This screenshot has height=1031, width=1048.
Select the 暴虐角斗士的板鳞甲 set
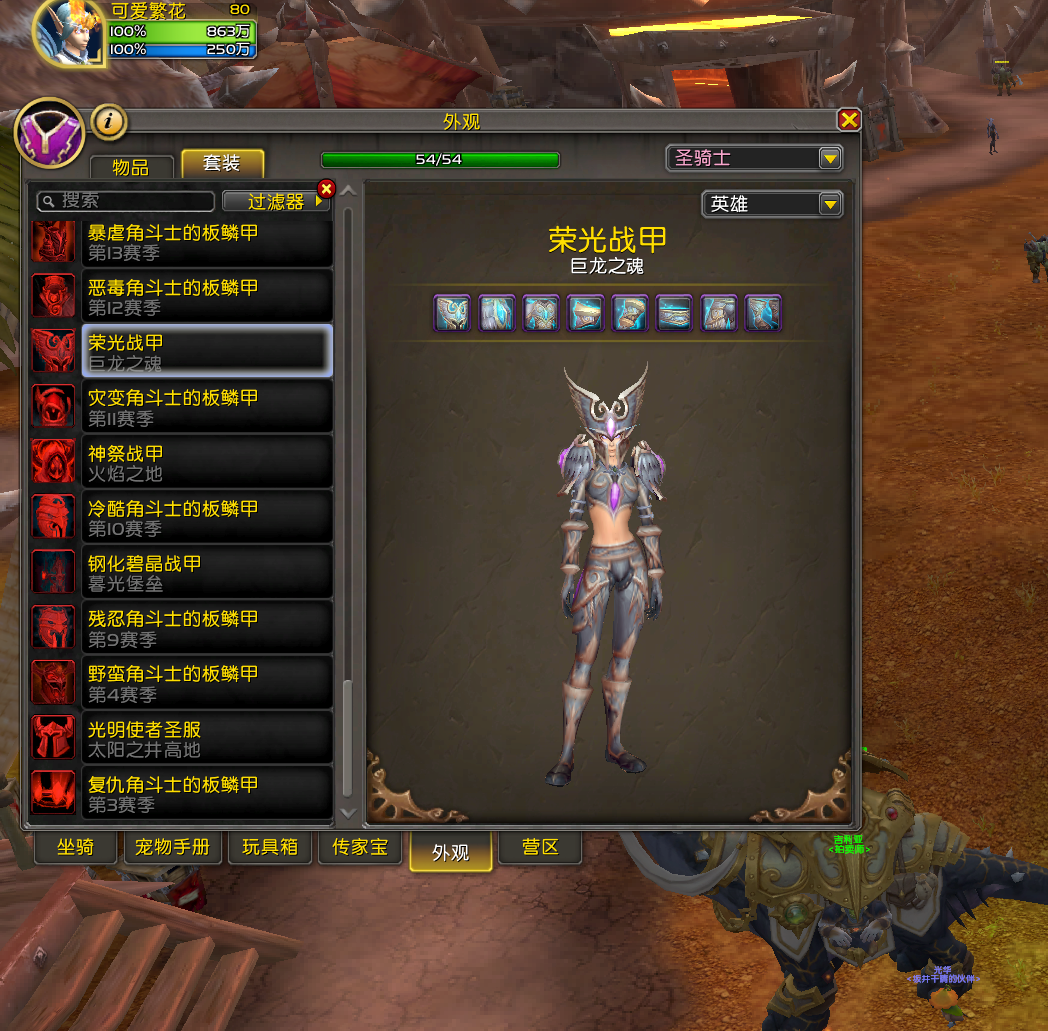point(206,242)
